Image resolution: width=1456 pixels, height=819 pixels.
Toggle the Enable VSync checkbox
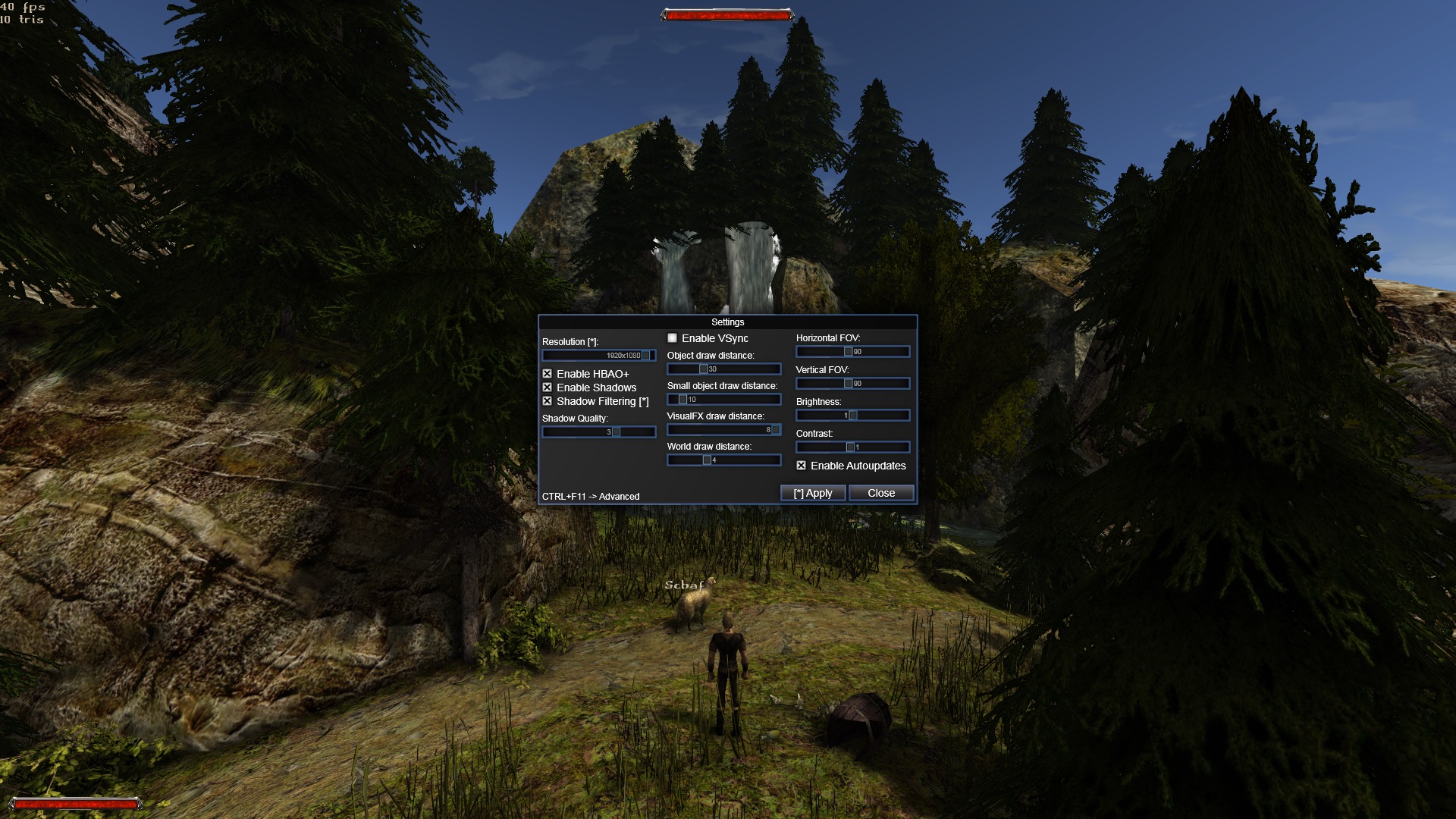[x=672, y=338]
